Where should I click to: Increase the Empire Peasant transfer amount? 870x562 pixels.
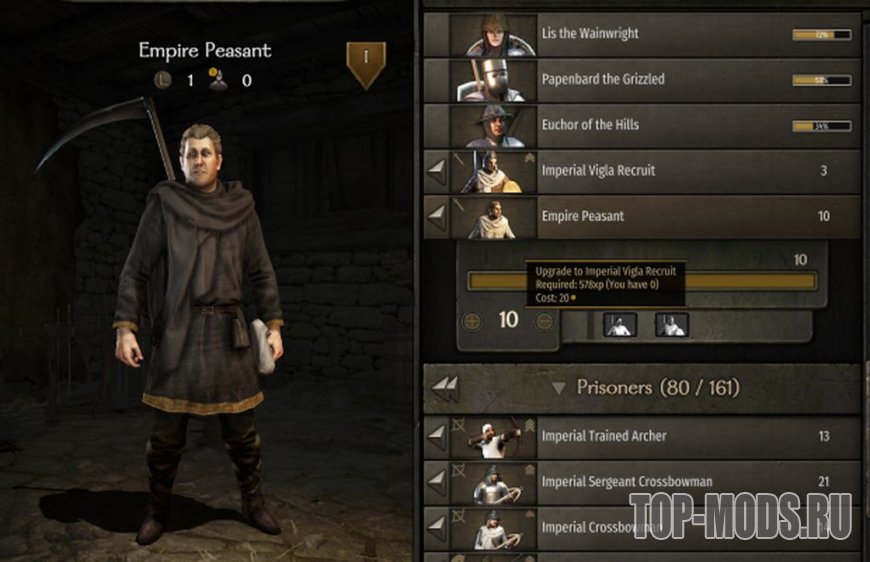pyautogui.click(x=473, y=321)
